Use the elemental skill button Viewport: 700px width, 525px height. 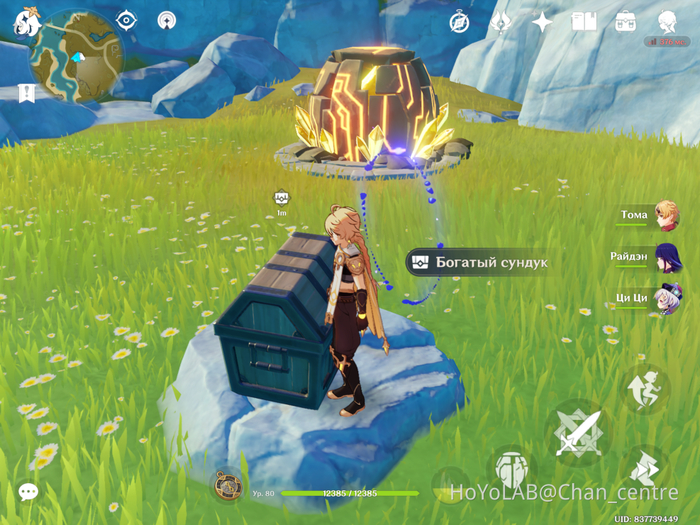(x=511, y=468)
